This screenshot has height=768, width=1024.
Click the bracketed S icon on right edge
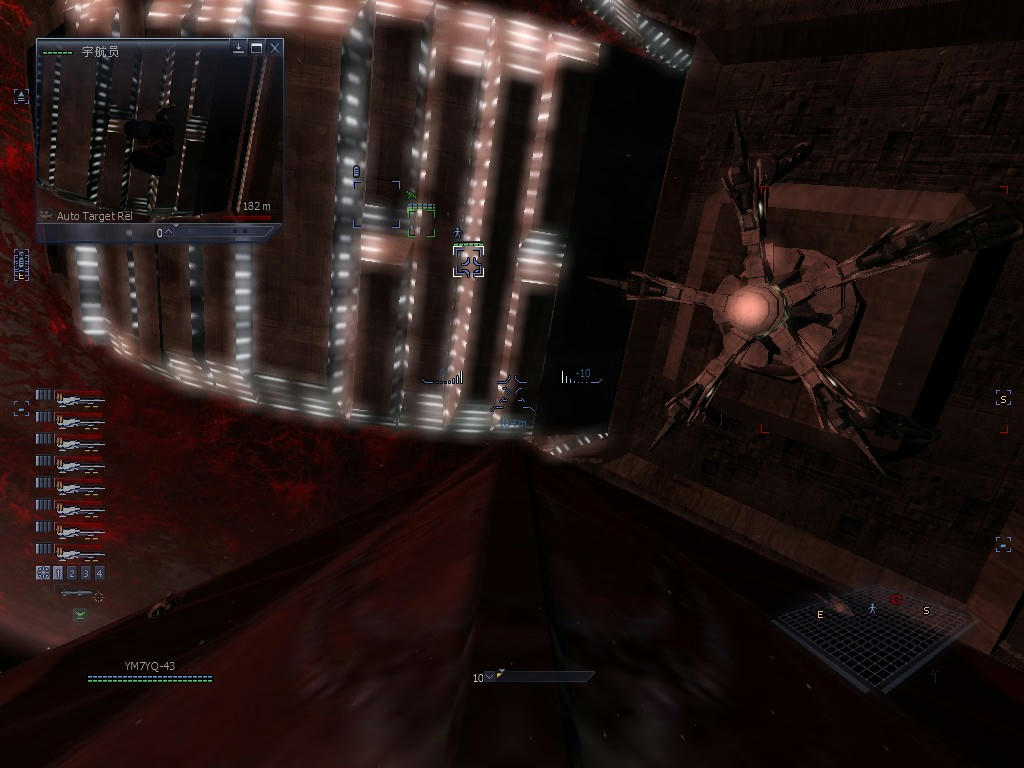click(x=1003, y=399)
